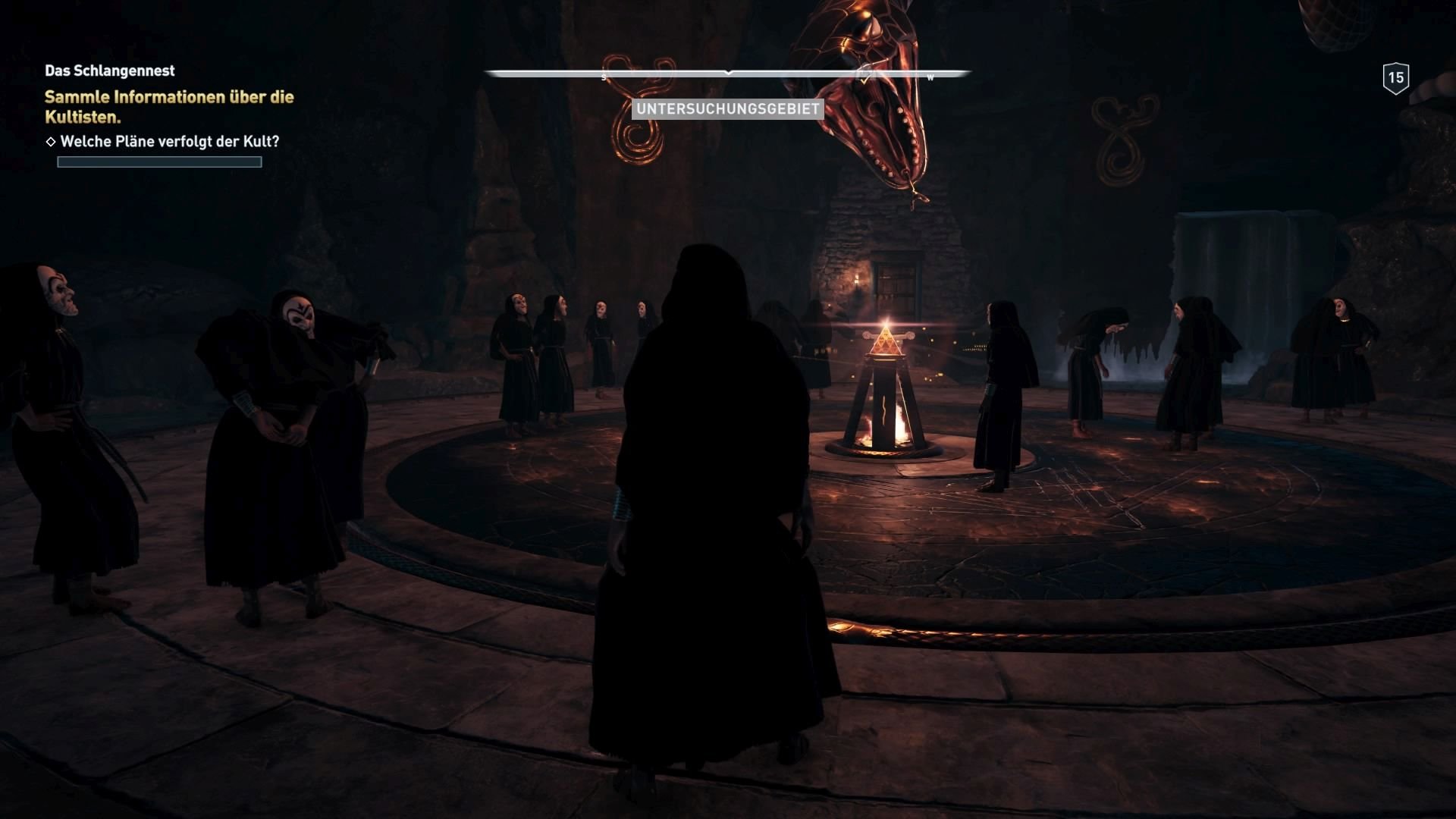Viewport: 1456px width, 819px height.
Task: Expand the center notch of the compass bar
Action: click(x=729, y=74)
